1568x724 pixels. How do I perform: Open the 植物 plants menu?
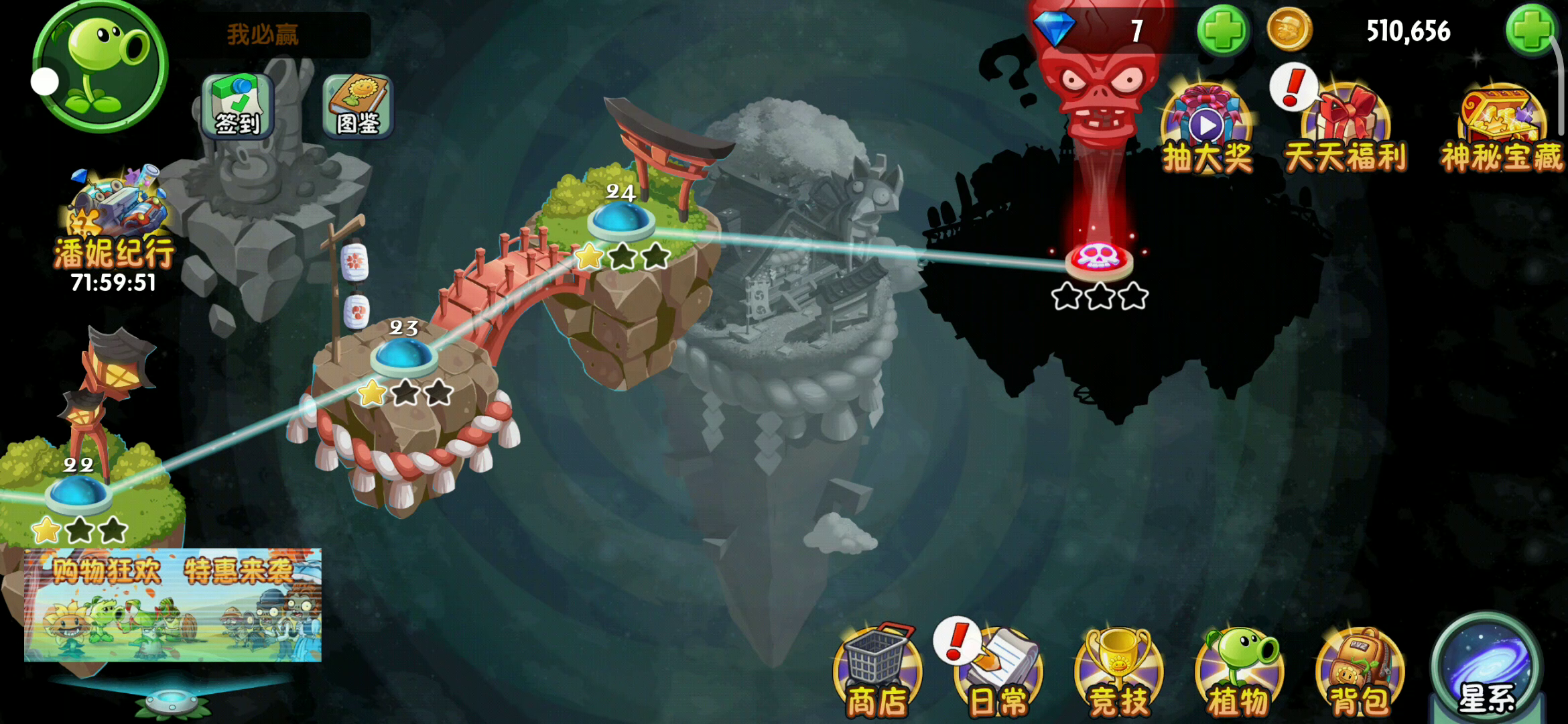click(1239, 672)
